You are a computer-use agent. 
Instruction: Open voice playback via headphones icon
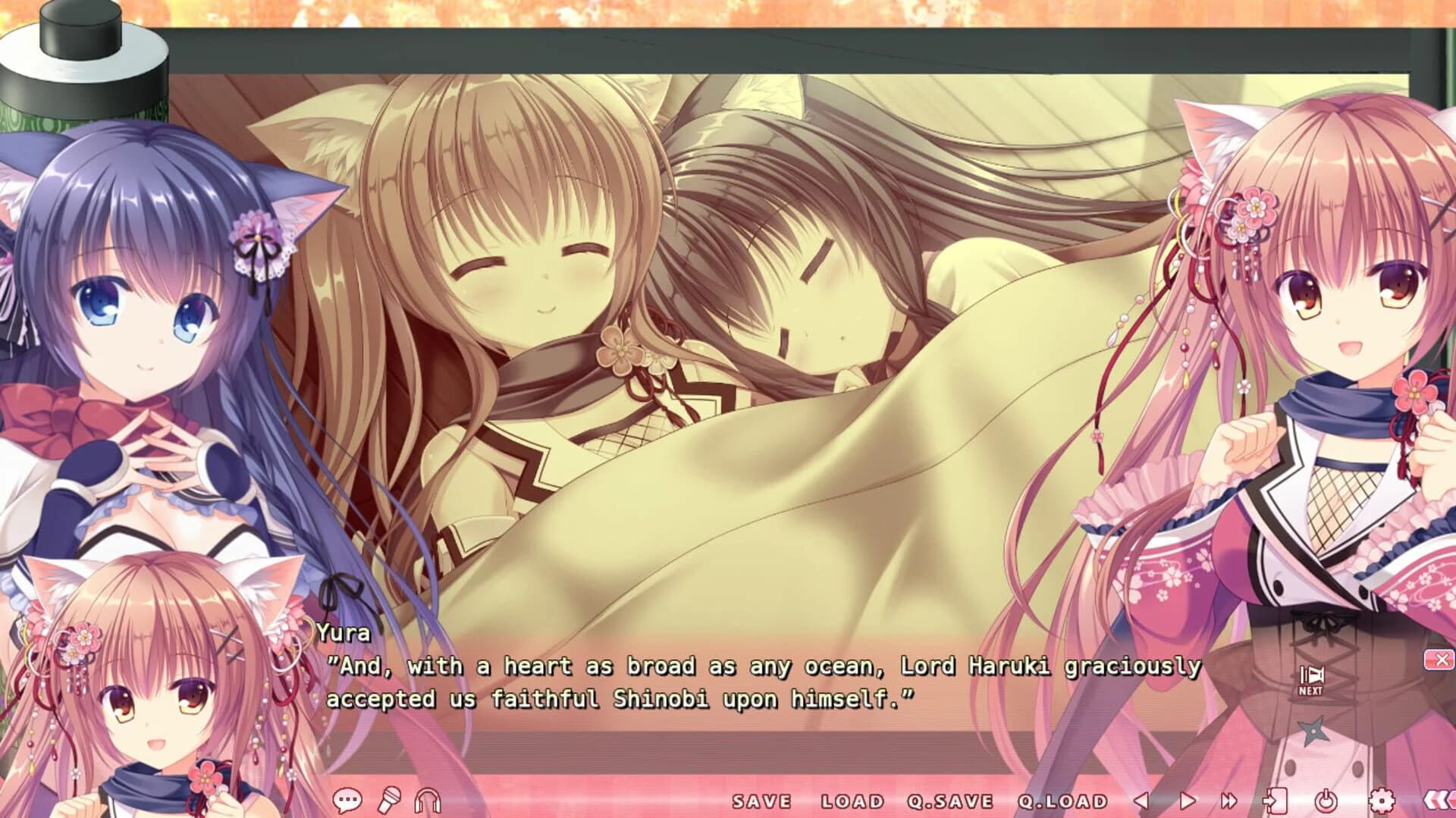point(428,800)
